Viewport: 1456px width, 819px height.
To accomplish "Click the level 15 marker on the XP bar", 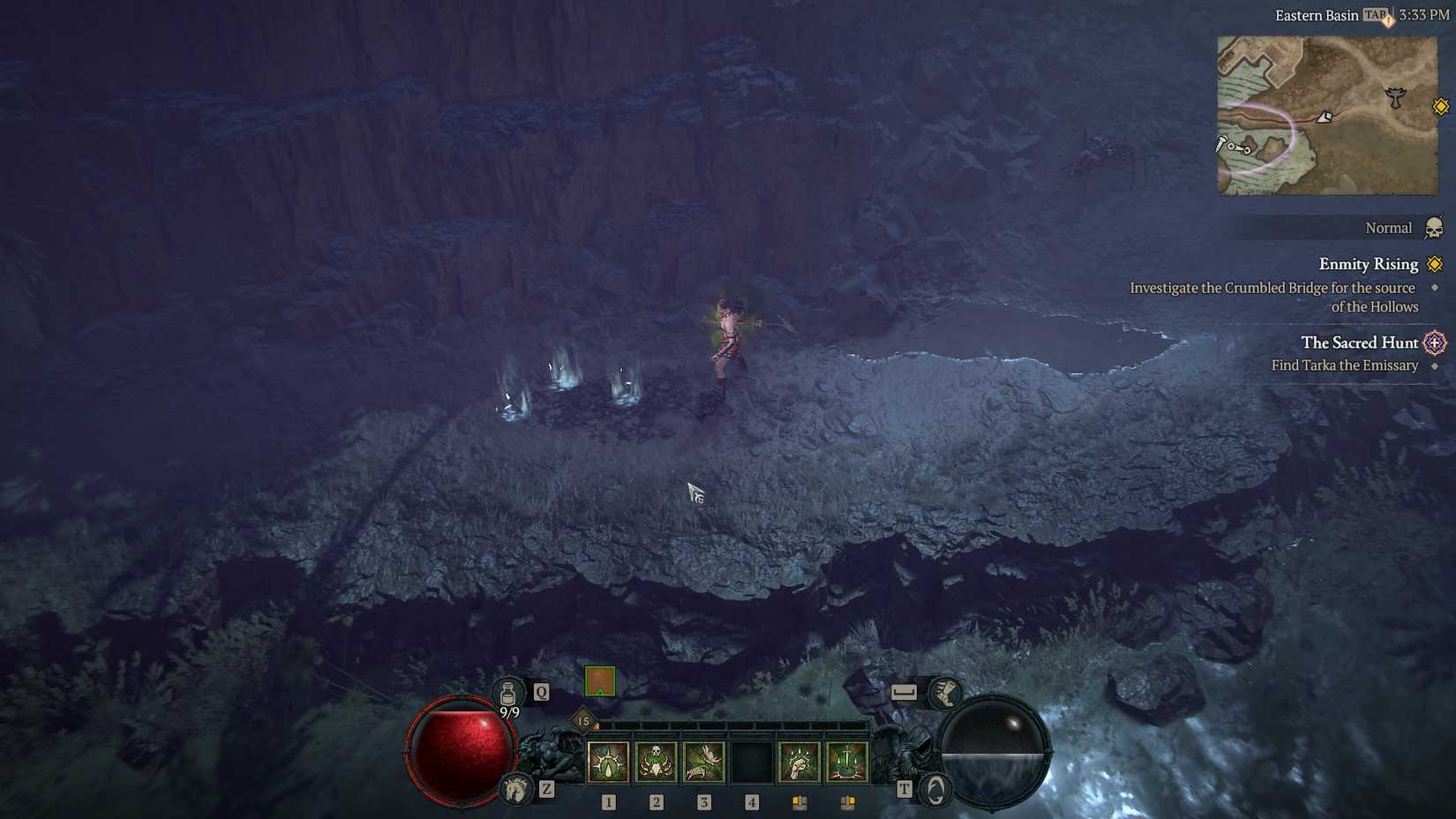I will 583,721.
